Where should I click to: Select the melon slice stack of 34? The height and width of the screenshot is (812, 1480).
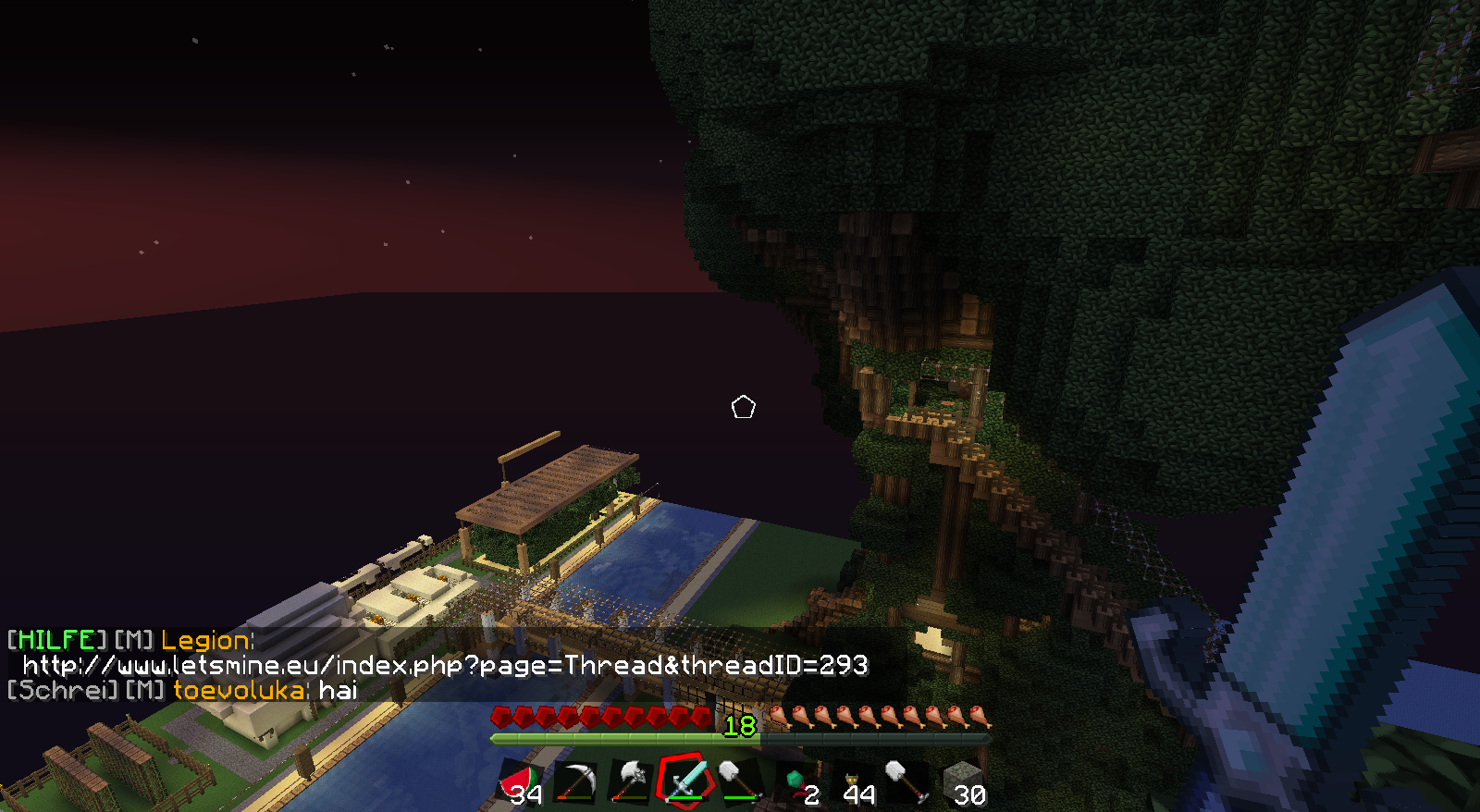[520, 782]
